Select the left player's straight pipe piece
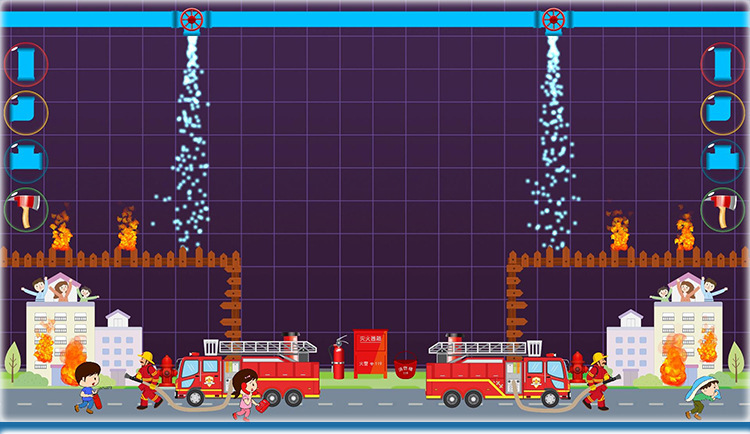750x434 pixels. pos(25,64)
